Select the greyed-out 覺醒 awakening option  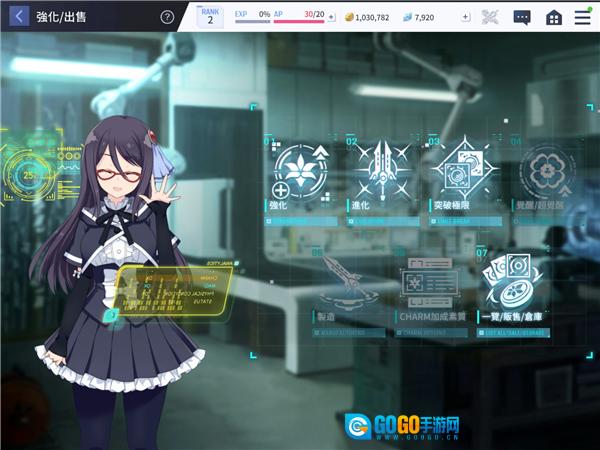(x=546, y=174)
